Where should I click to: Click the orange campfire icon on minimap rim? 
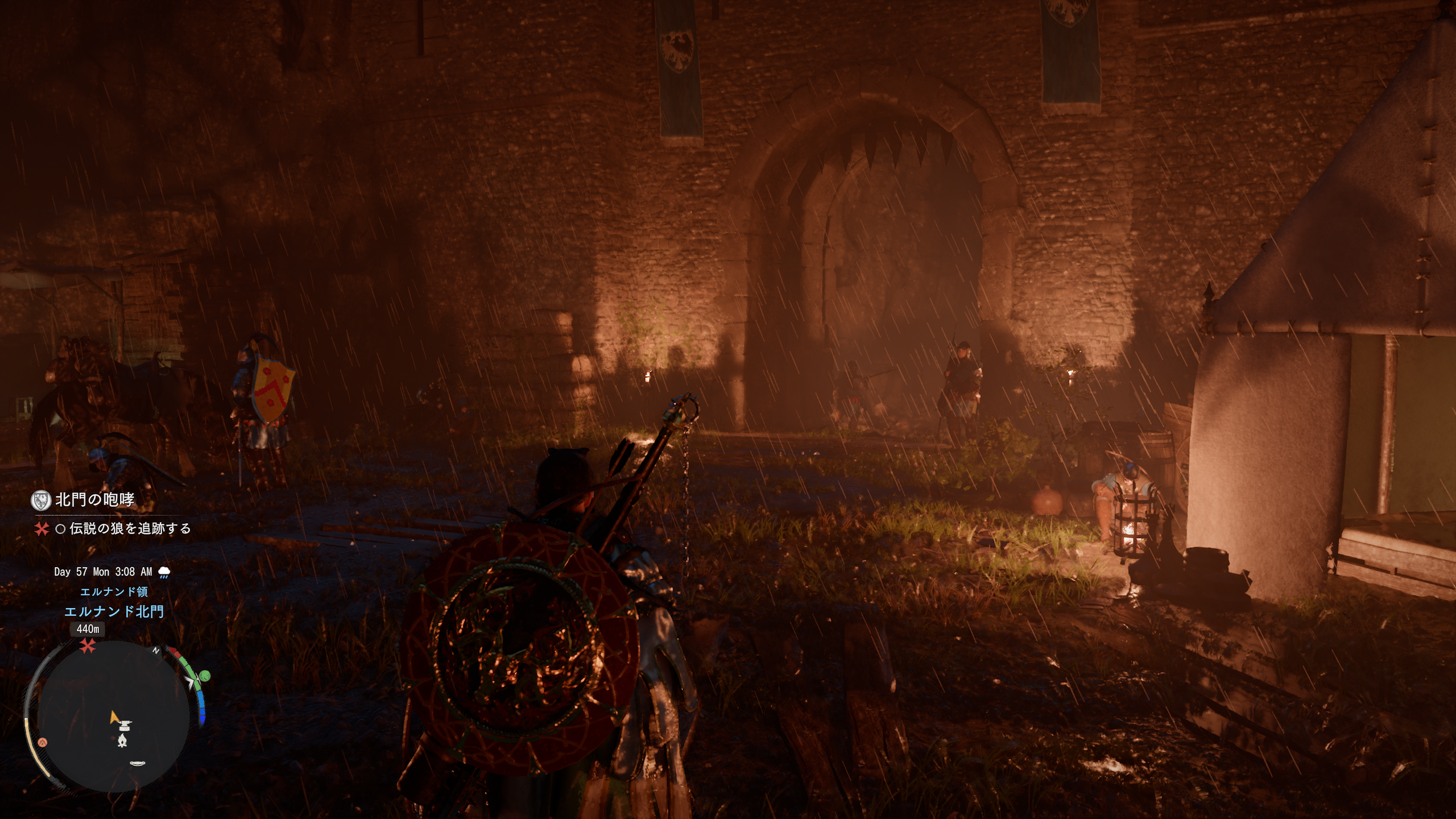tap(42, 742)
